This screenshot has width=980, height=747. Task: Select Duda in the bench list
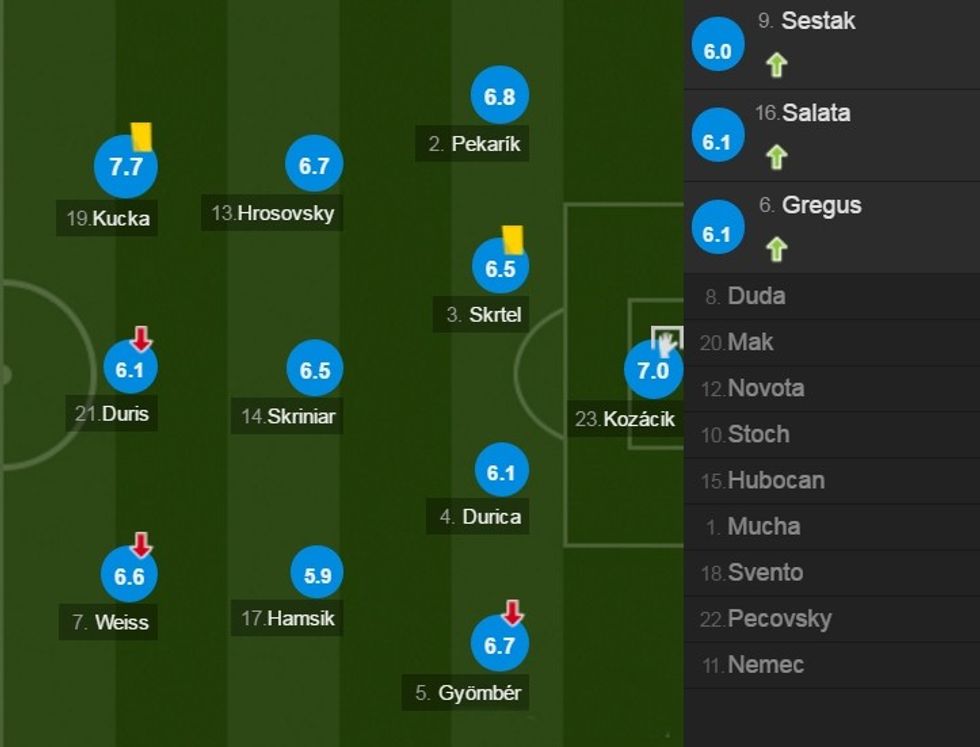pos(756,296)
